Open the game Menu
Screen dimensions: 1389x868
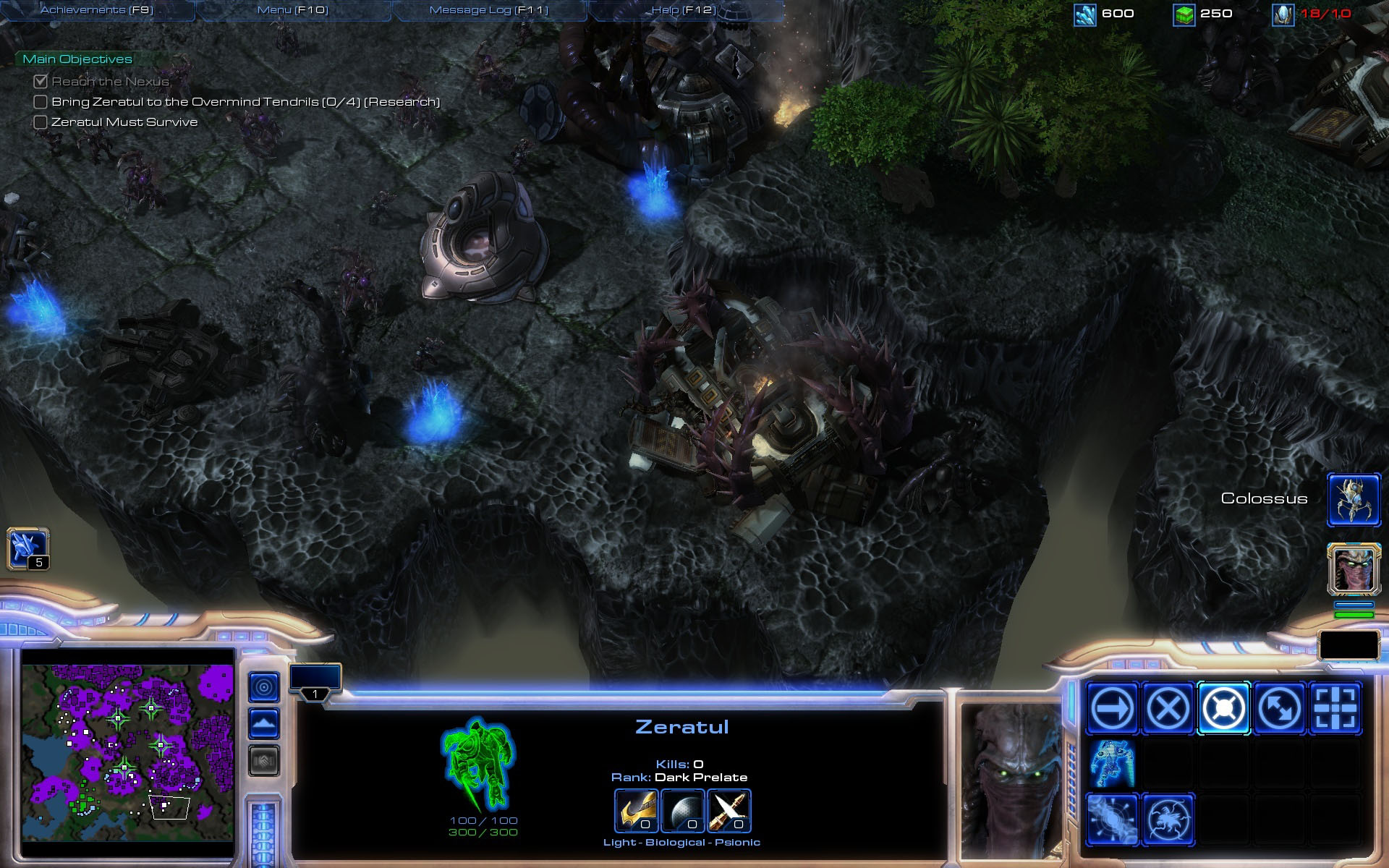(293, 10)
